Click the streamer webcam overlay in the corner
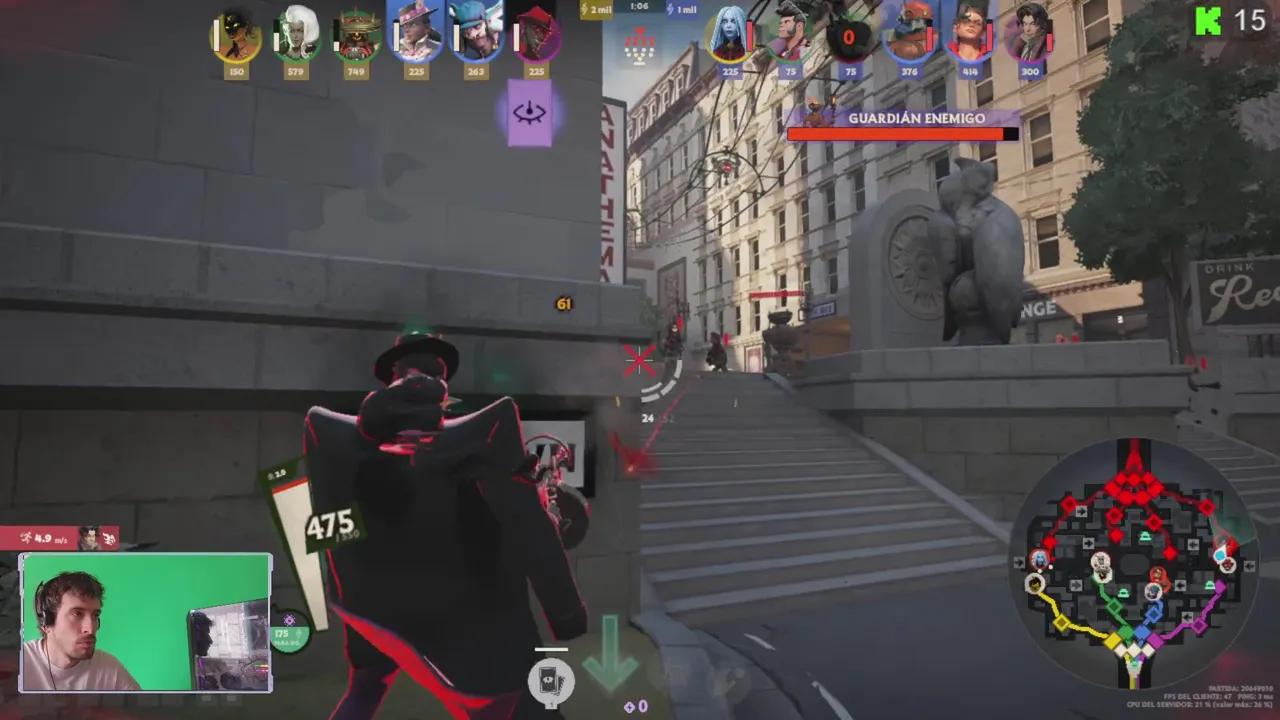 tap(146, 622)
